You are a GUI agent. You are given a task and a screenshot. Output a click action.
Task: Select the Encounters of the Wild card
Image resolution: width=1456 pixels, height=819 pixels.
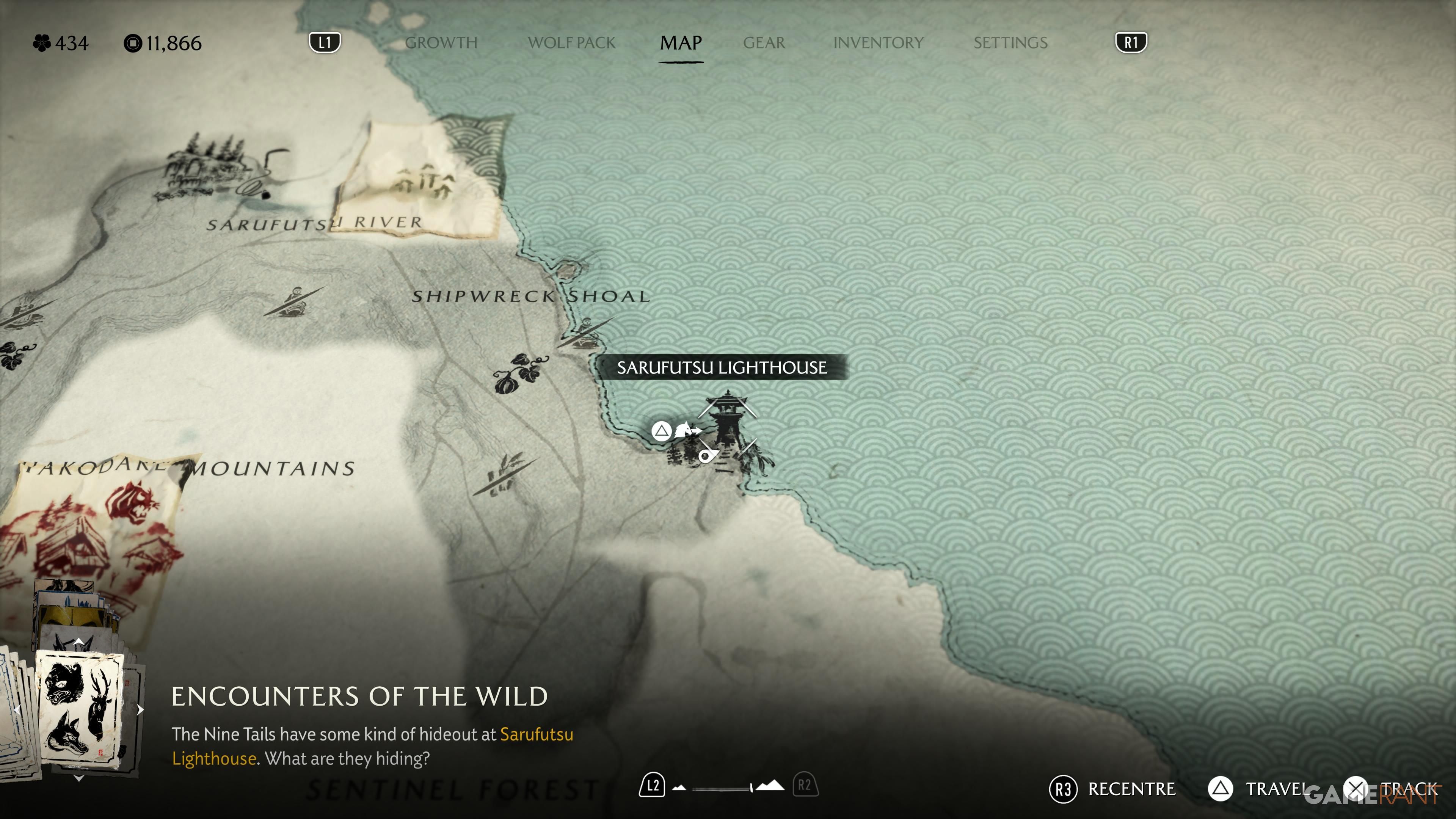(x=80, y=709)
